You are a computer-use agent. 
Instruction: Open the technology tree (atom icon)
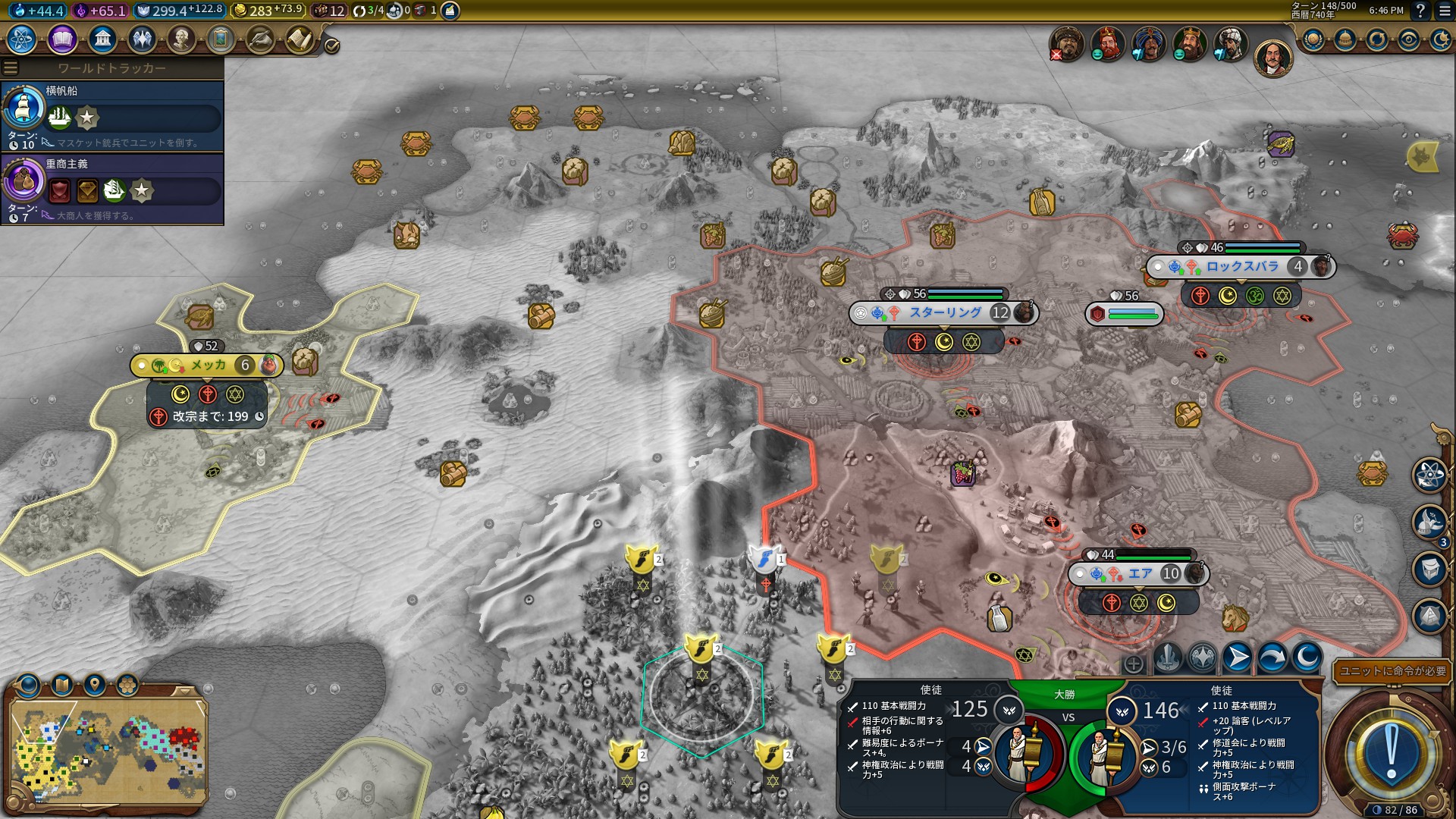click(23, 39)
